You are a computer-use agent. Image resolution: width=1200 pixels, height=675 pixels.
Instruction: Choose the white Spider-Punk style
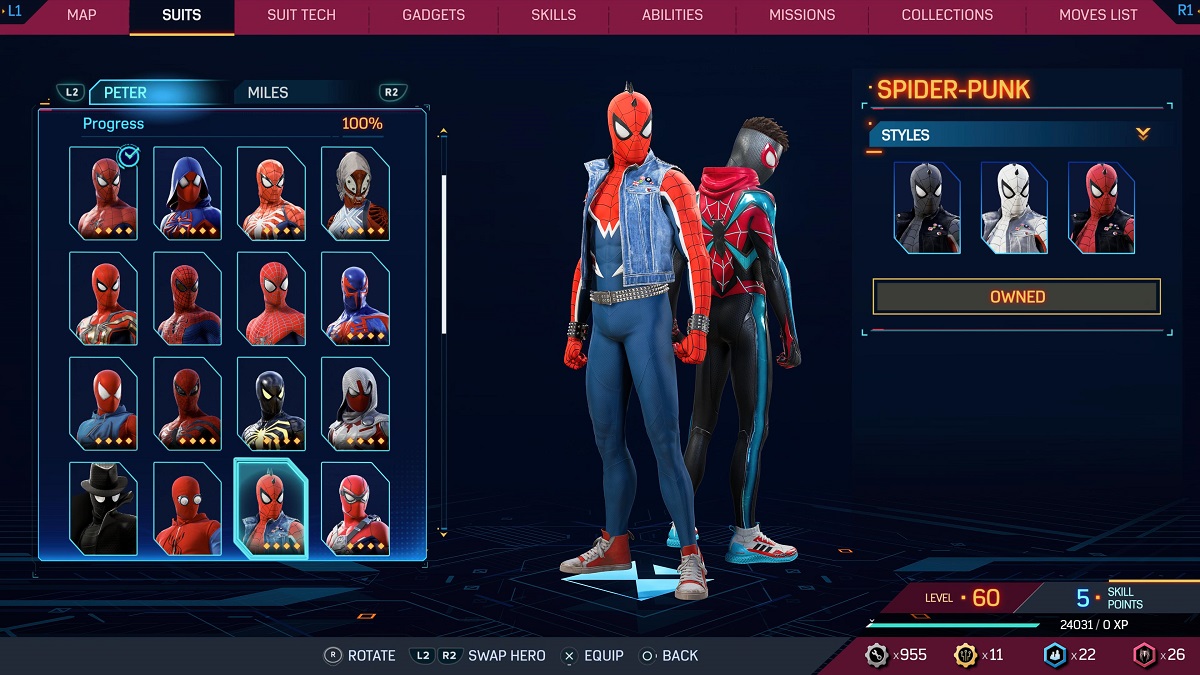[x=1014, y=207]
